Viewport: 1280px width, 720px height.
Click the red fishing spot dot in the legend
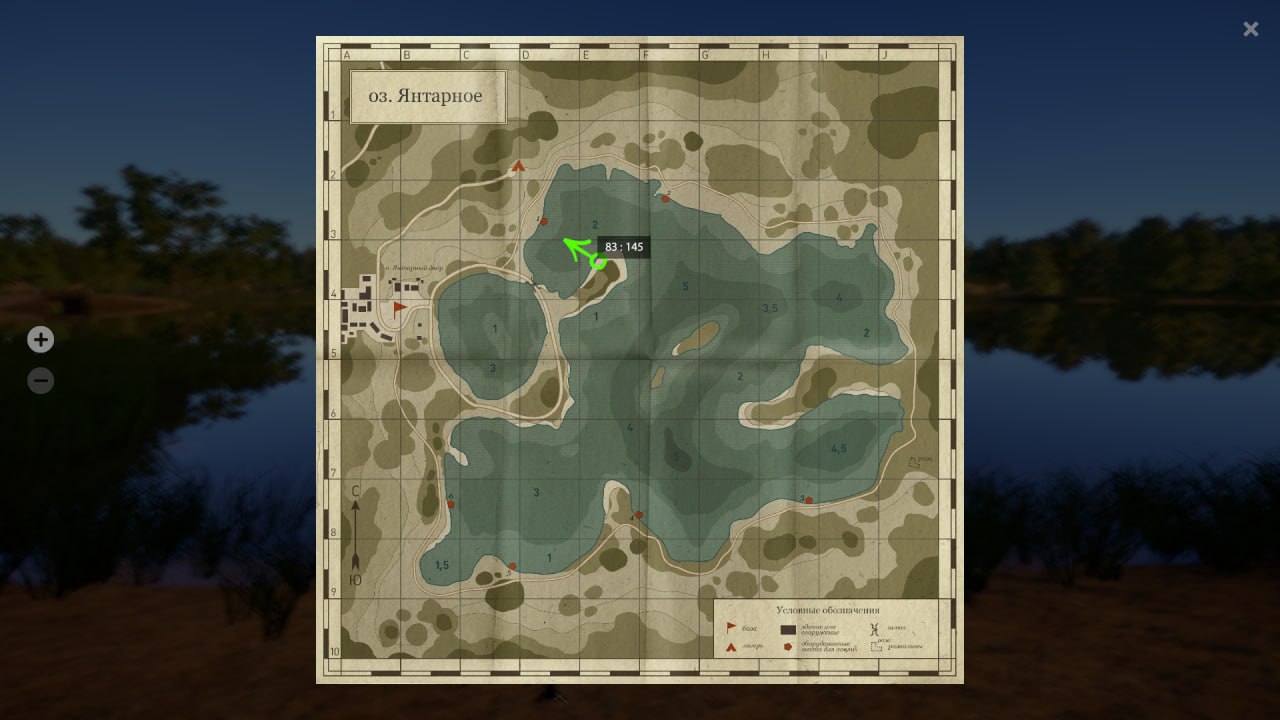click(x=787, y=648)
